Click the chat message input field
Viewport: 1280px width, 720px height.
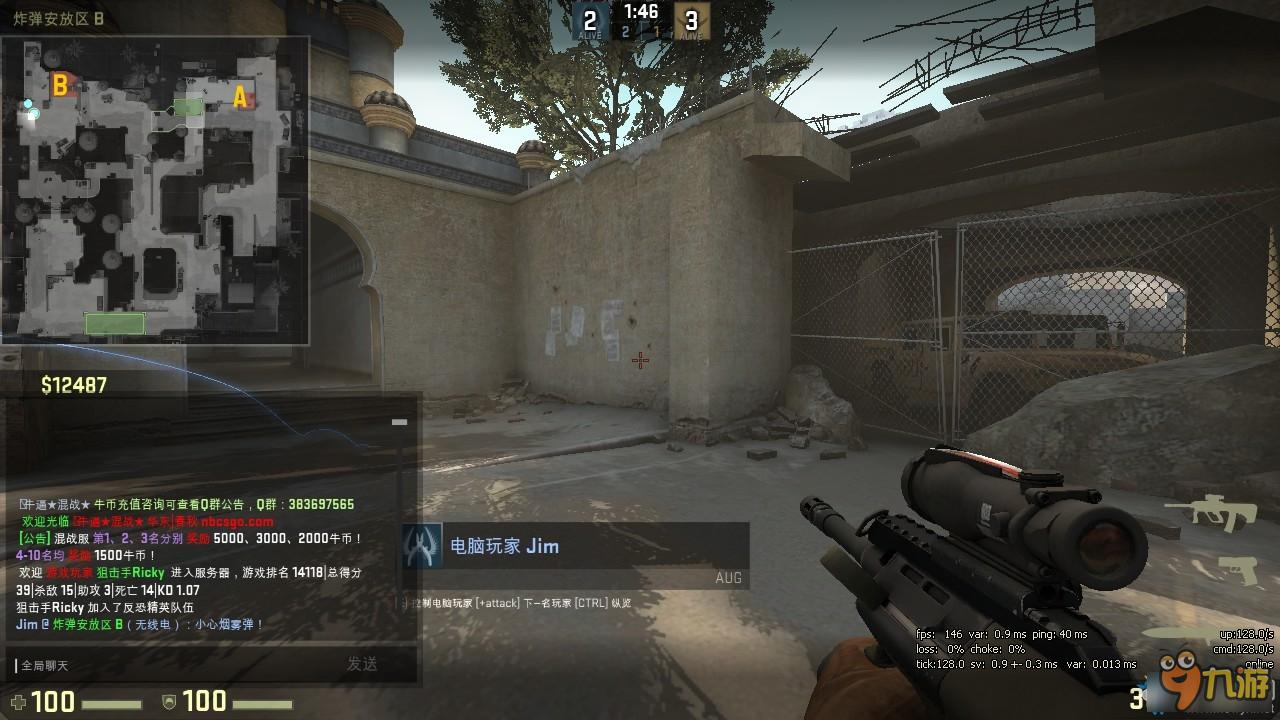click(x=200, y=665)
